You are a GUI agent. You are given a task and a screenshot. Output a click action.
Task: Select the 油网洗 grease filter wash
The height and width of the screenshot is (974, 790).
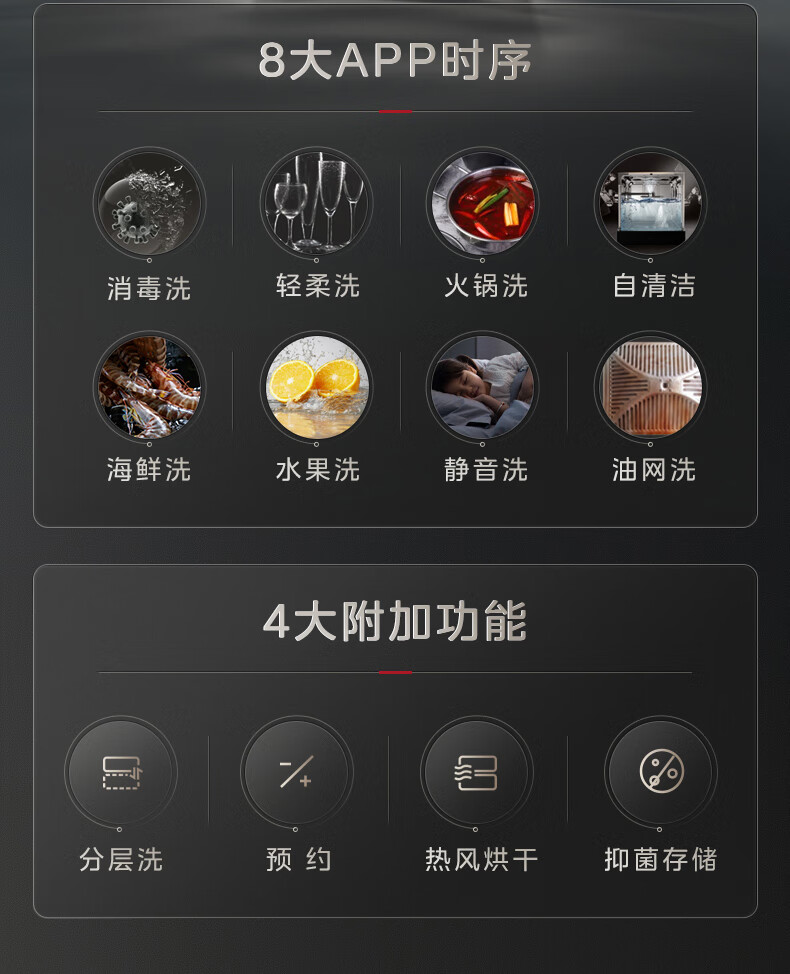[651, 387]
